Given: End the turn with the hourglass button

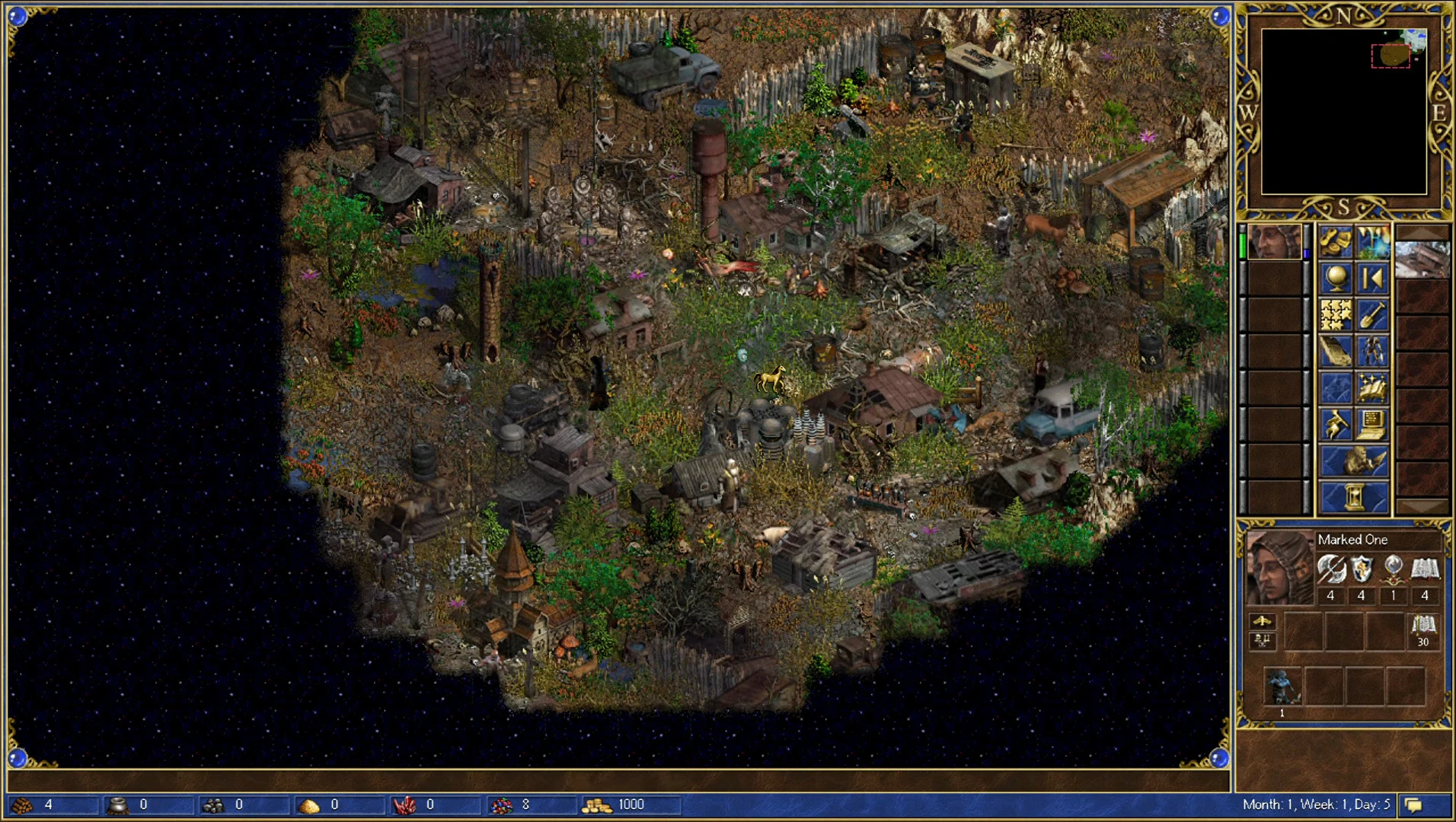Looking at the screenshot, I should [x=1355, y=498].
